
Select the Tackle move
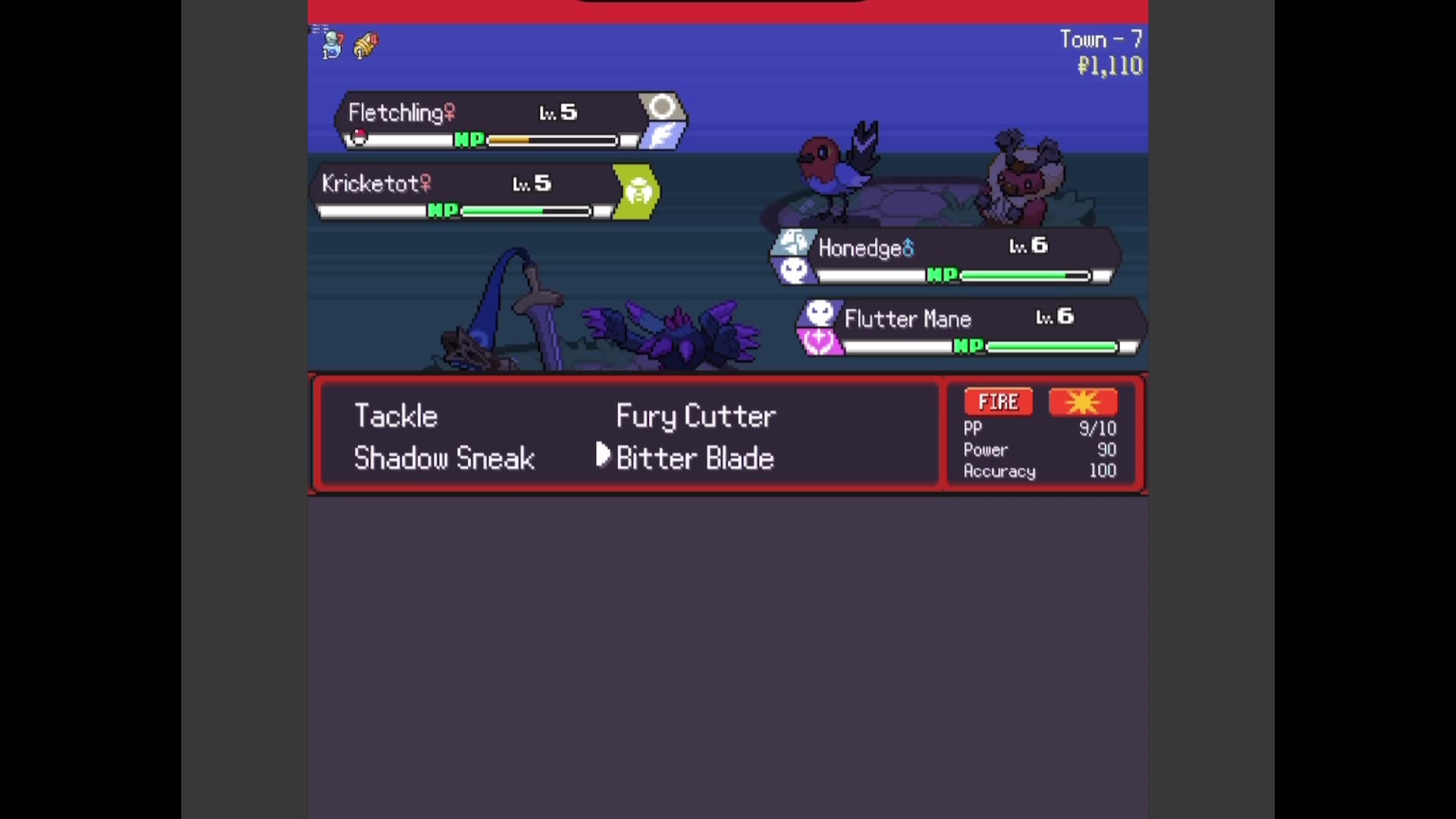[395, 416]
